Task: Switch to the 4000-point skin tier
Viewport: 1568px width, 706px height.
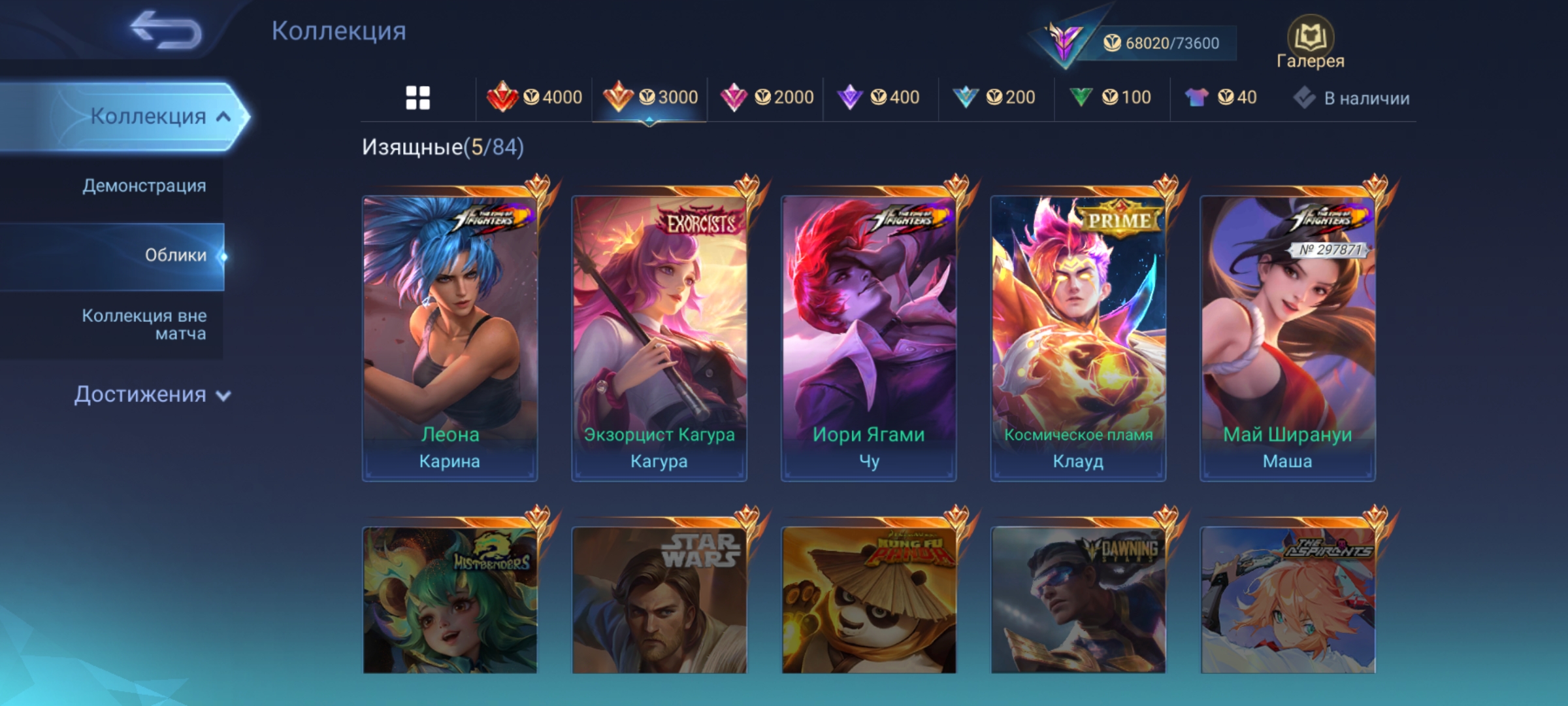Action: pos(534,98)
